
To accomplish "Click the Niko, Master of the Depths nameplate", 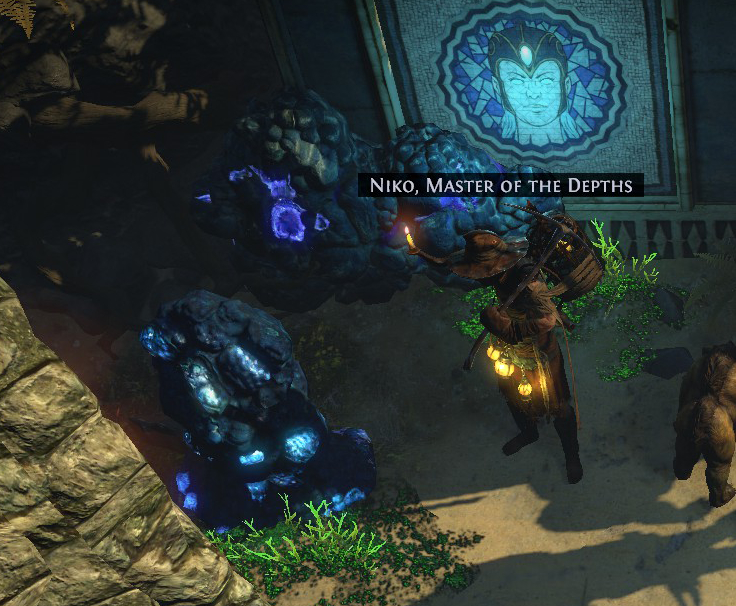I will [501, 186].
